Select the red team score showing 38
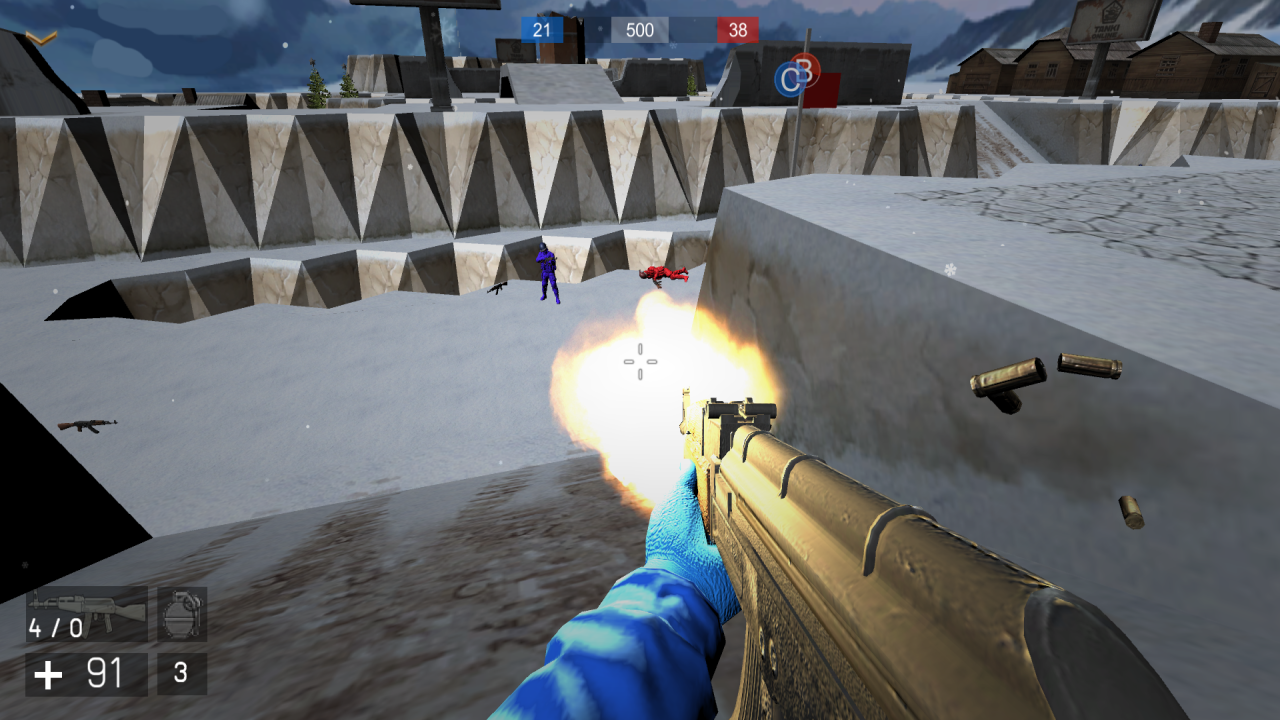 coord(738,30)
